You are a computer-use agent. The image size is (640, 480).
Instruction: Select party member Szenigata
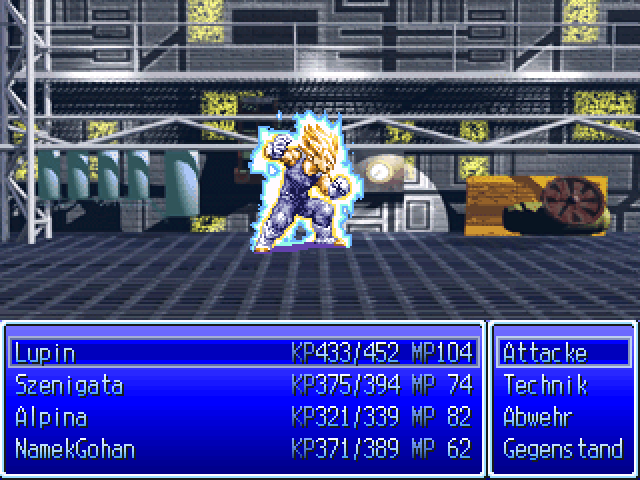click(x=68, y=385)
